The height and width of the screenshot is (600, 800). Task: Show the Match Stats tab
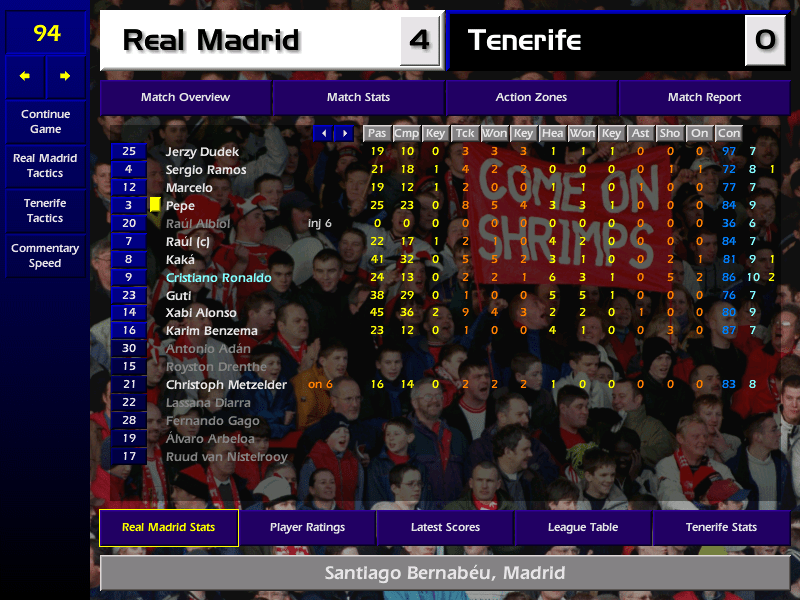point(358,98)
